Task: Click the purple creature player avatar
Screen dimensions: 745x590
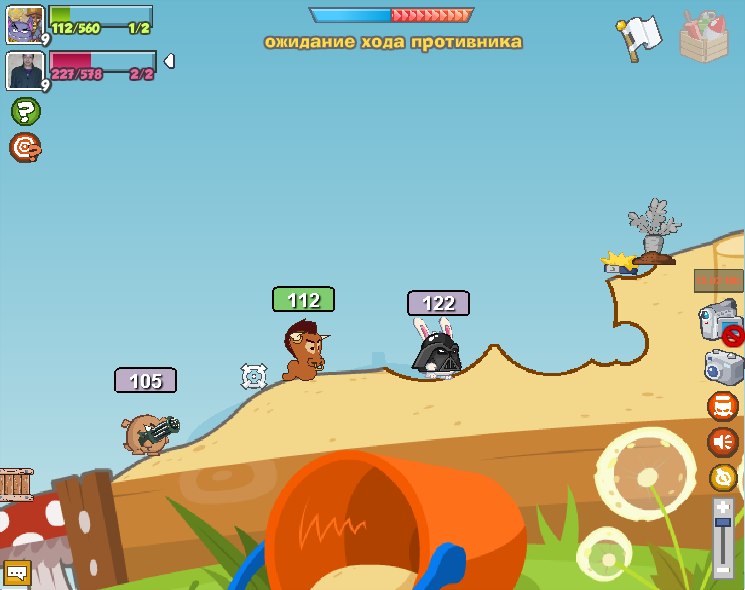Action: (x=23, y=23)
